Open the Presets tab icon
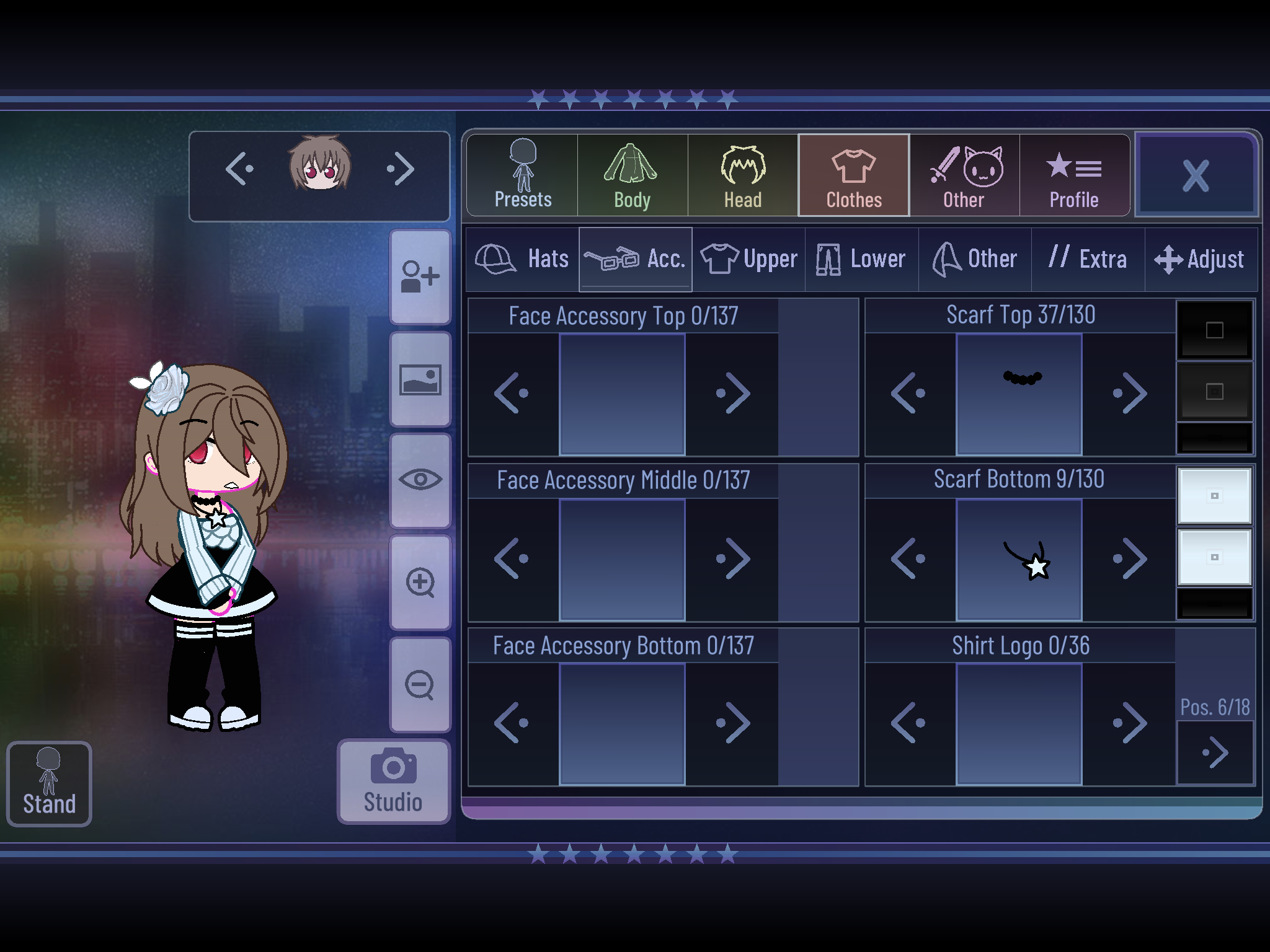Viewport: 1270px width, 952px height. tap(522, 175)
